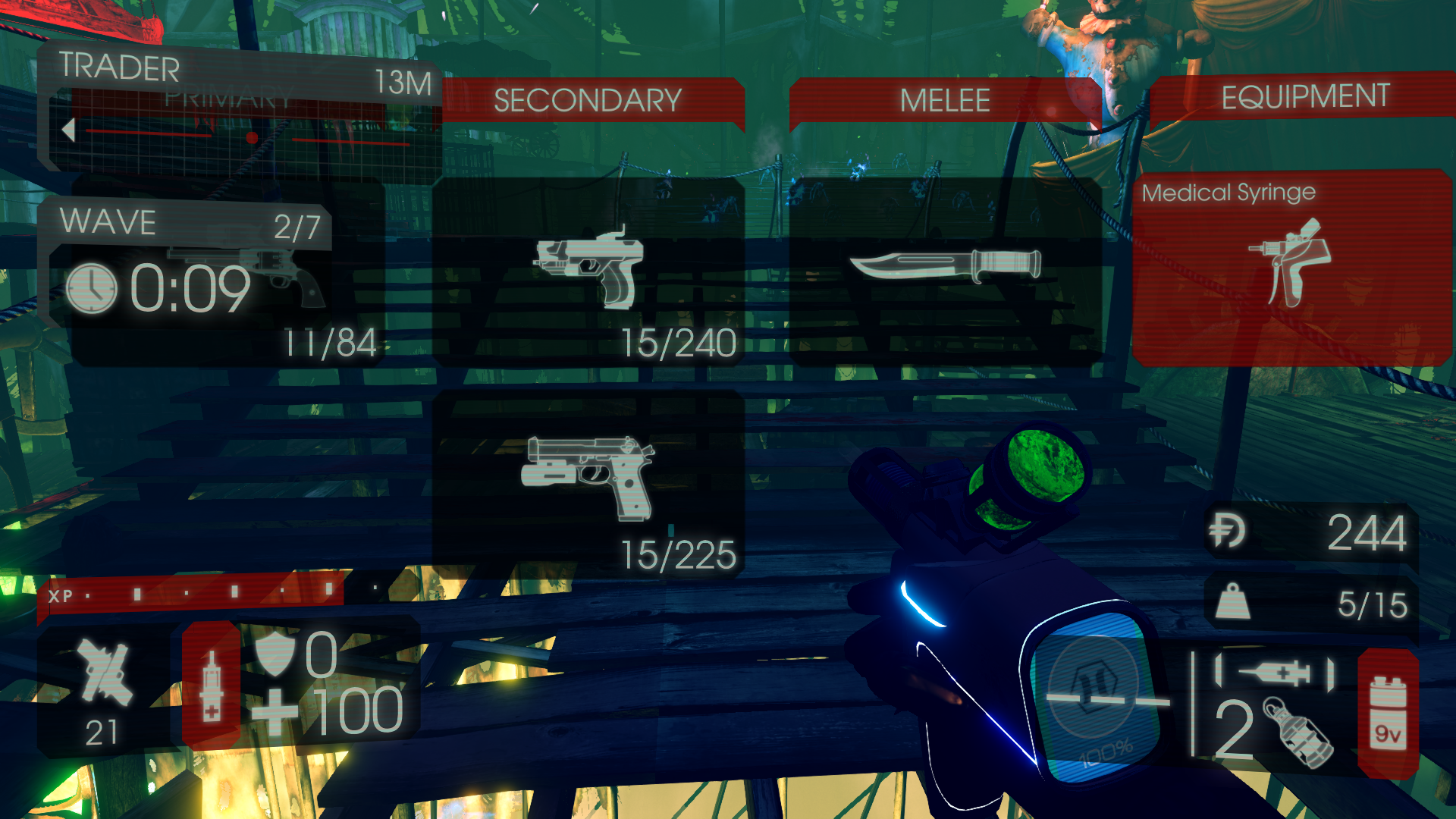
Task: Open the Melee weapon category
Action: [x=944, y=100]
